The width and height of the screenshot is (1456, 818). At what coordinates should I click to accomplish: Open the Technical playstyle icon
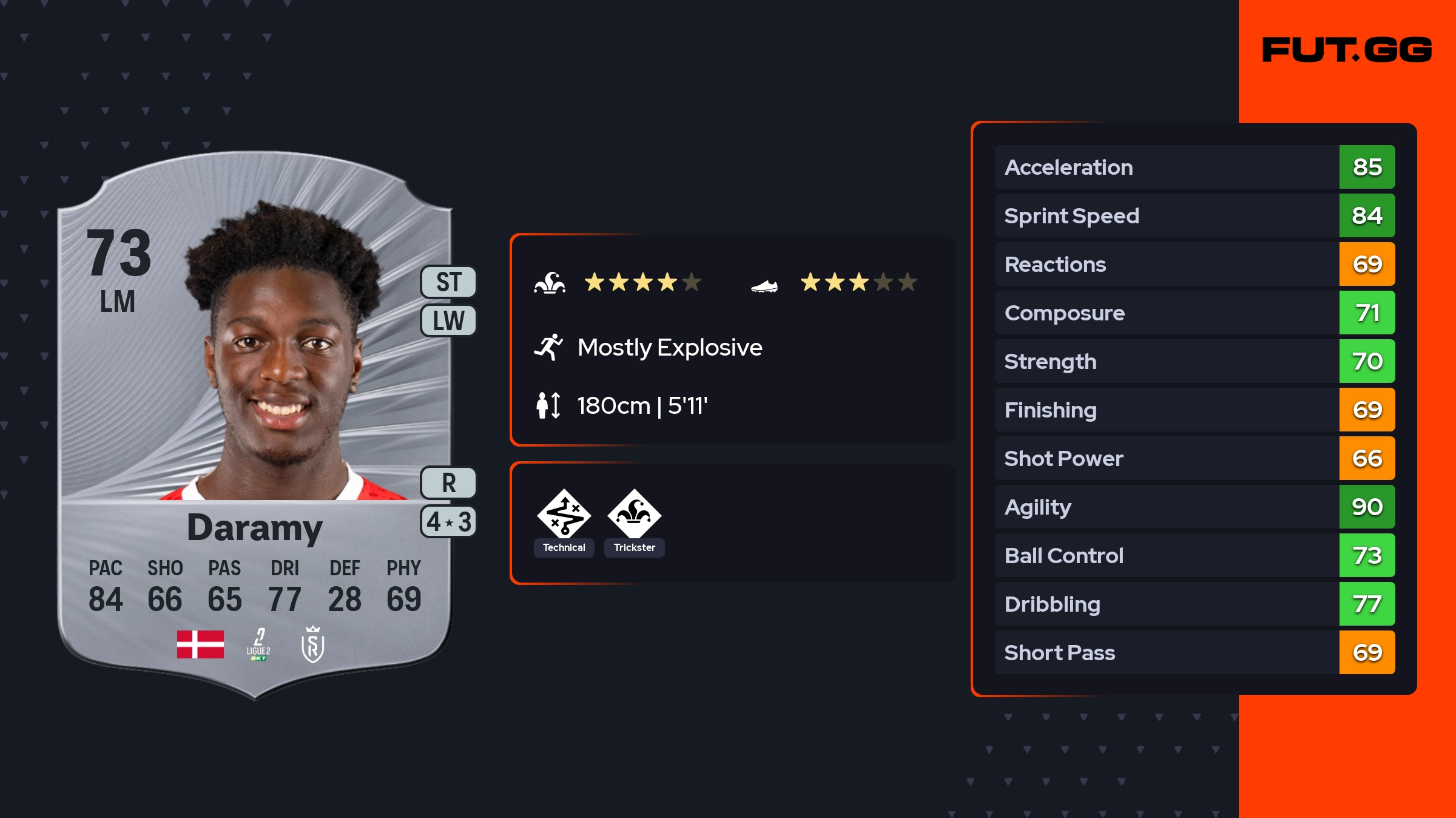click(x=564, y=515)
